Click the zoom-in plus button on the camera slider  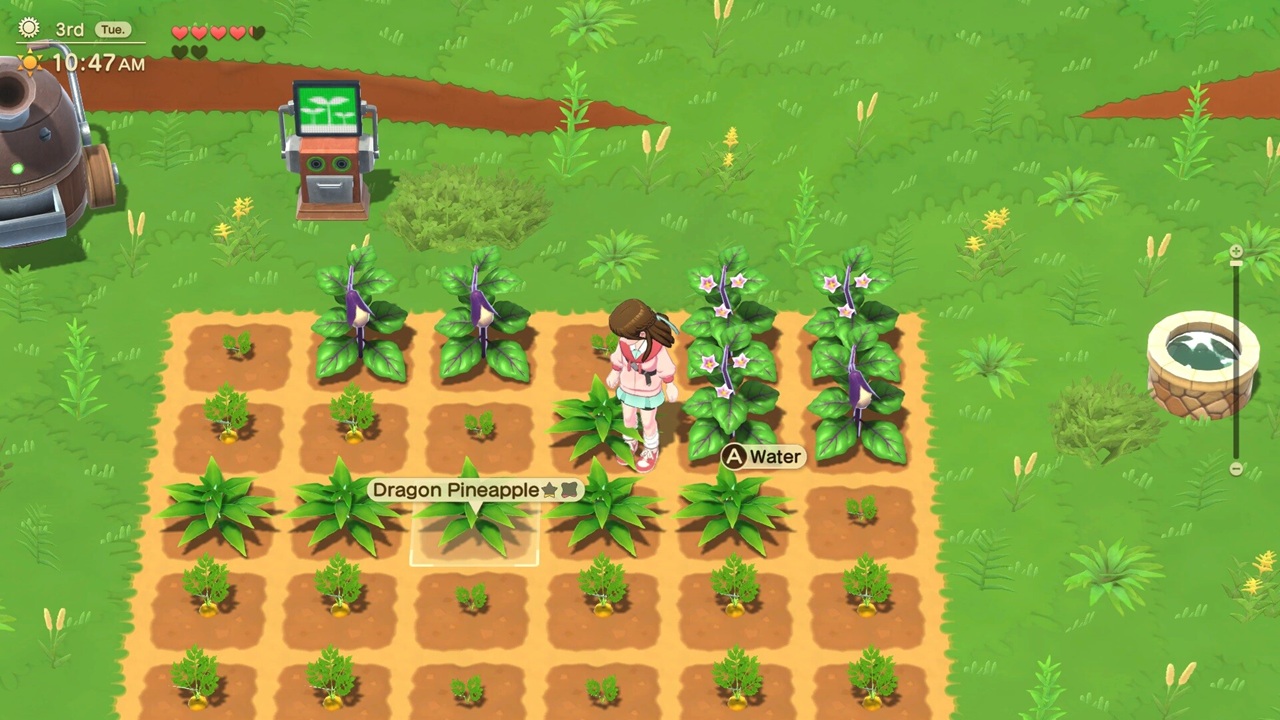[1236, 251]
